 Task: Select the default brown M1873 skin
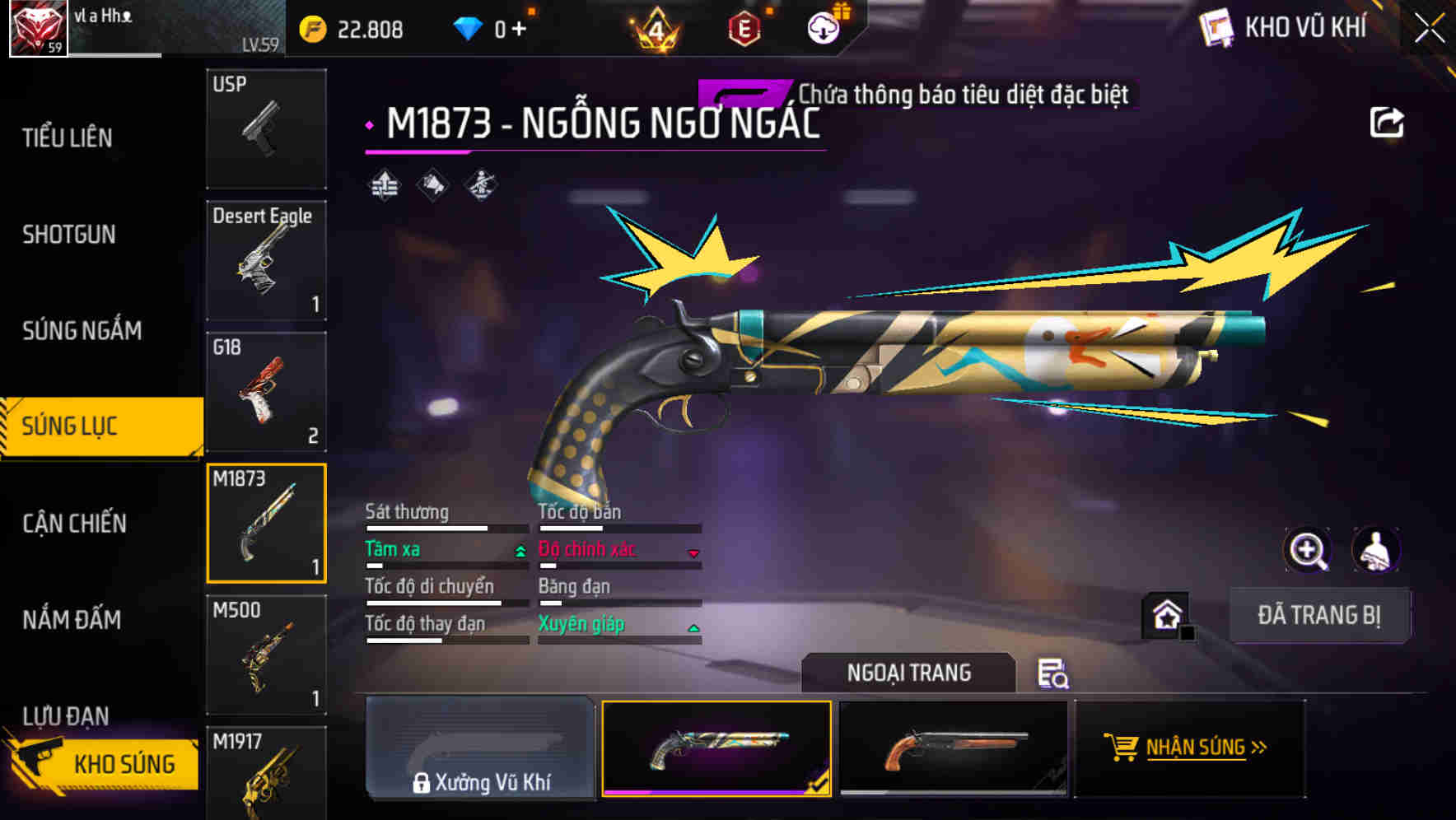coord(955,749)
